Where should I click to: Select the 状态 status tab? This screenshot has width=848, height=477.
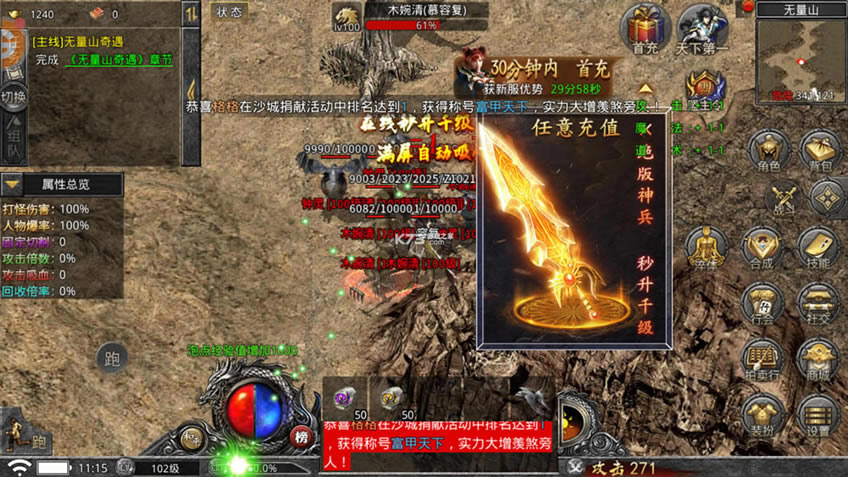tap(230, 12)
